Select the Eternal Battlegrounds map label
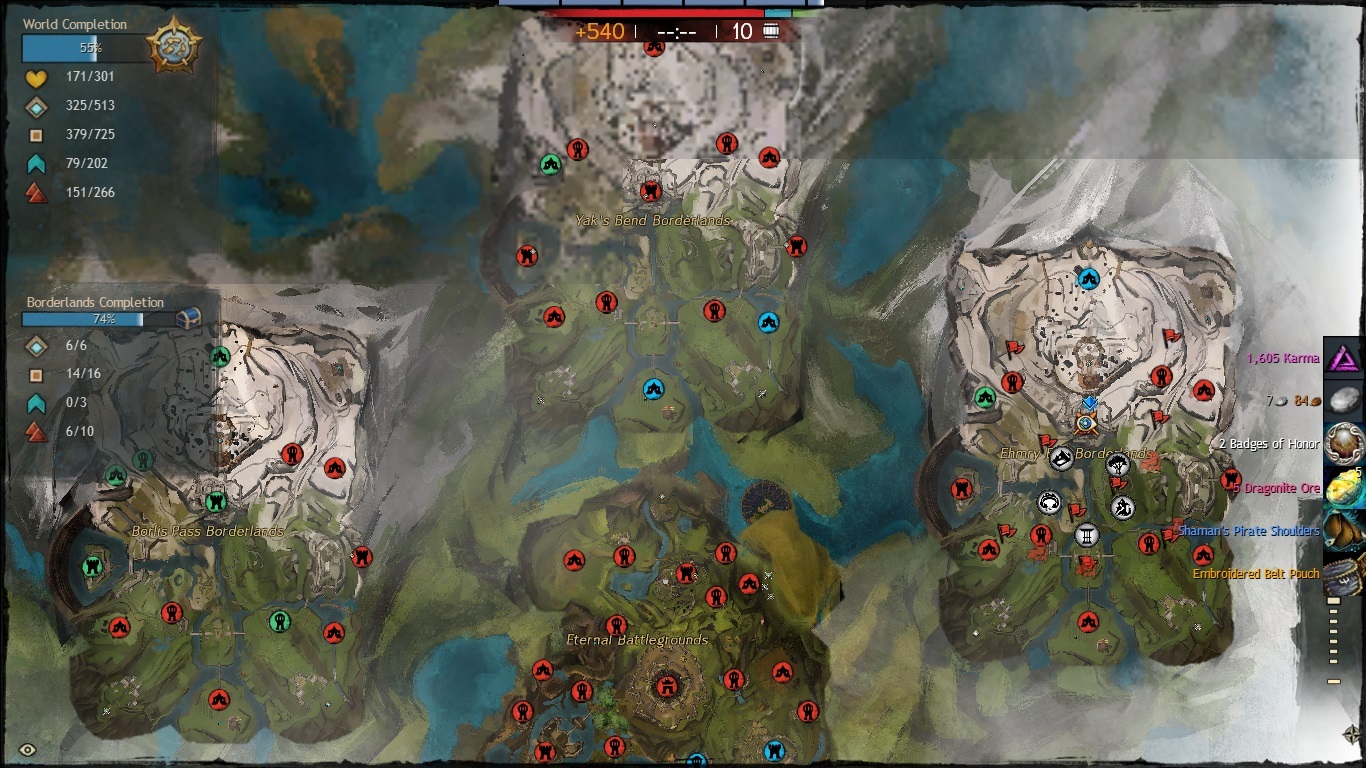 pyautogui.click(x=637, y=639)
